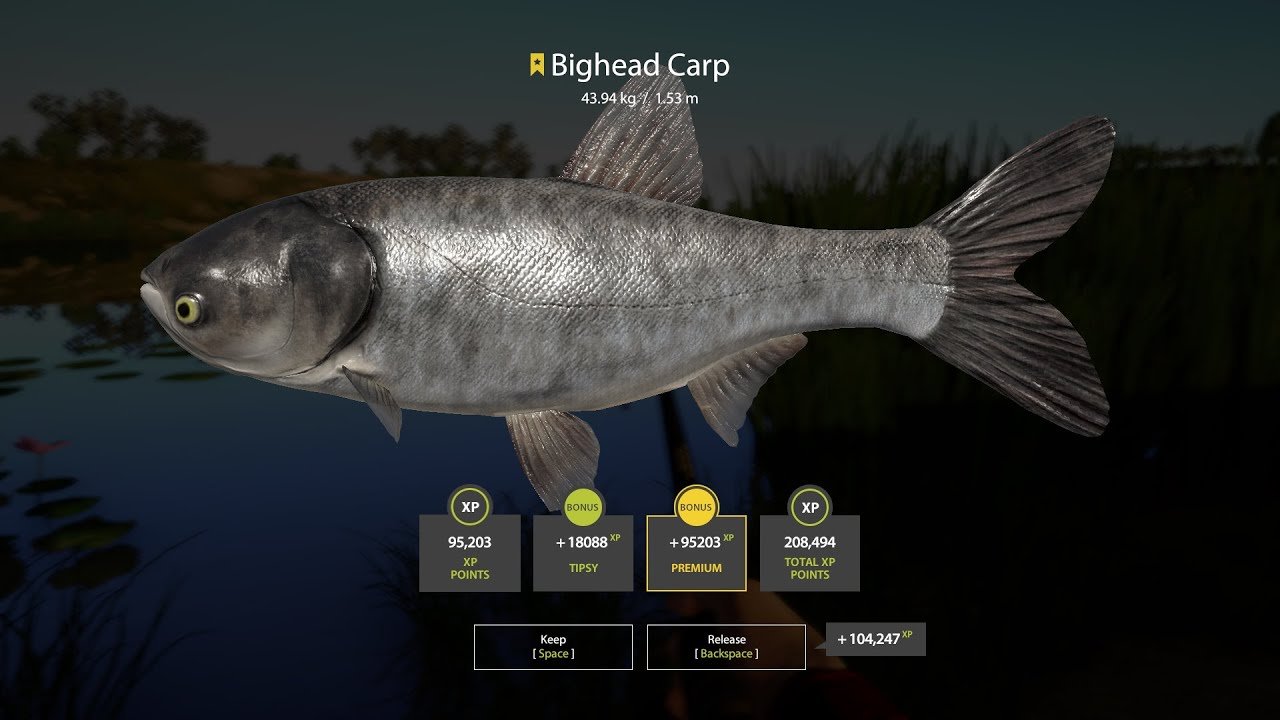Select the Premium bonus XP tile
1280x720 pixels.
(x=696, y=553)
